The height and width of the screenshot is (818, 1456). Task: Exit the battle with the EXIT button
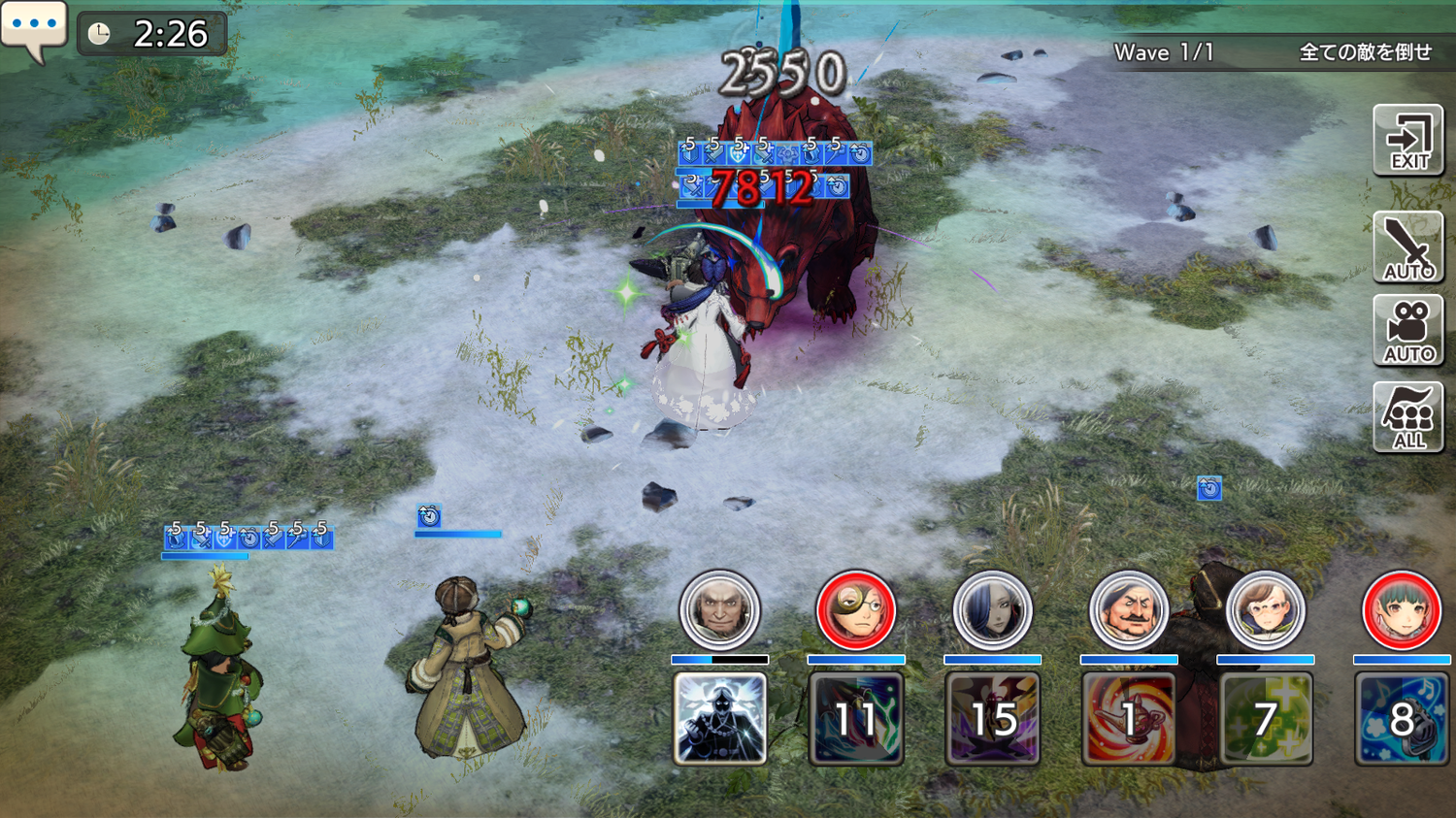click(1408, 141)
